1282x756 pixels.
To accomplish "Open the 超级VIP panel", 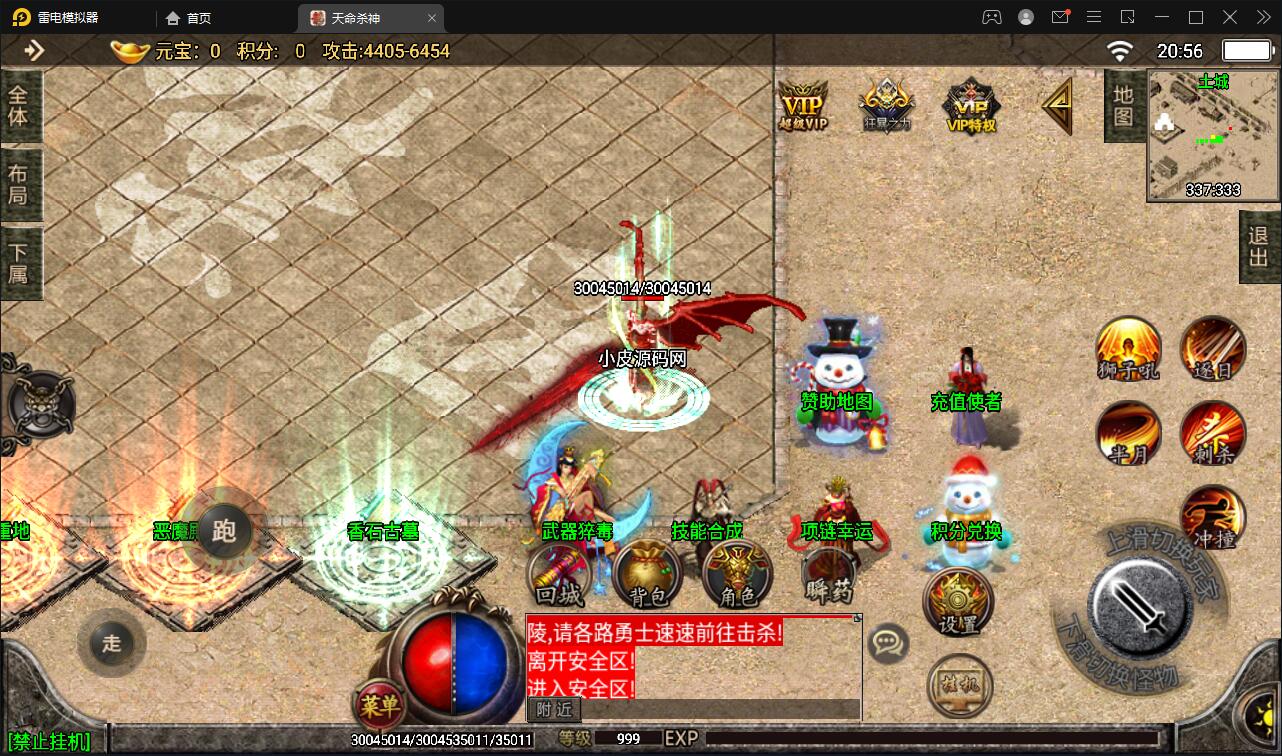I will coord(802,103).
